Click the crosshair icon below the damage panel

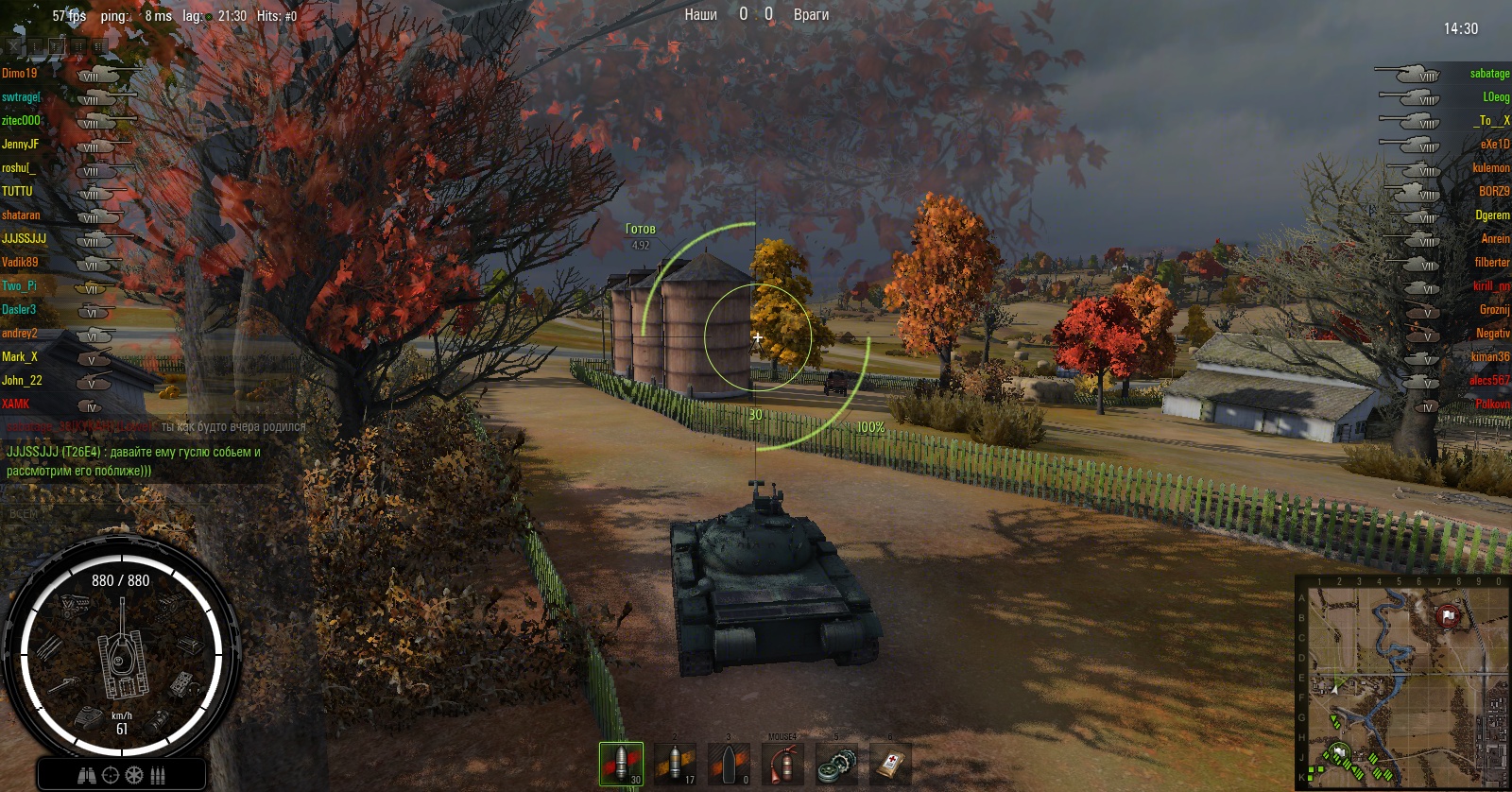(111, 776)
